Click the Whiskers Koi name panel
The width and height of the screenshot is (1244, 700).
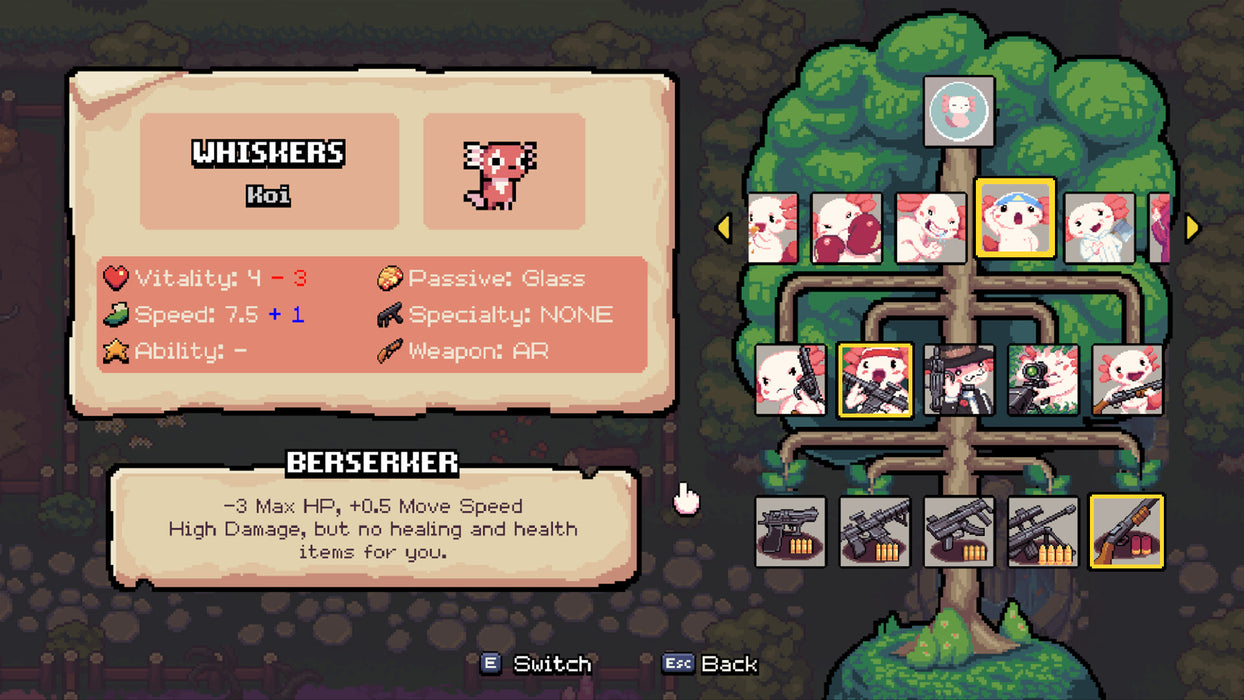269,171
